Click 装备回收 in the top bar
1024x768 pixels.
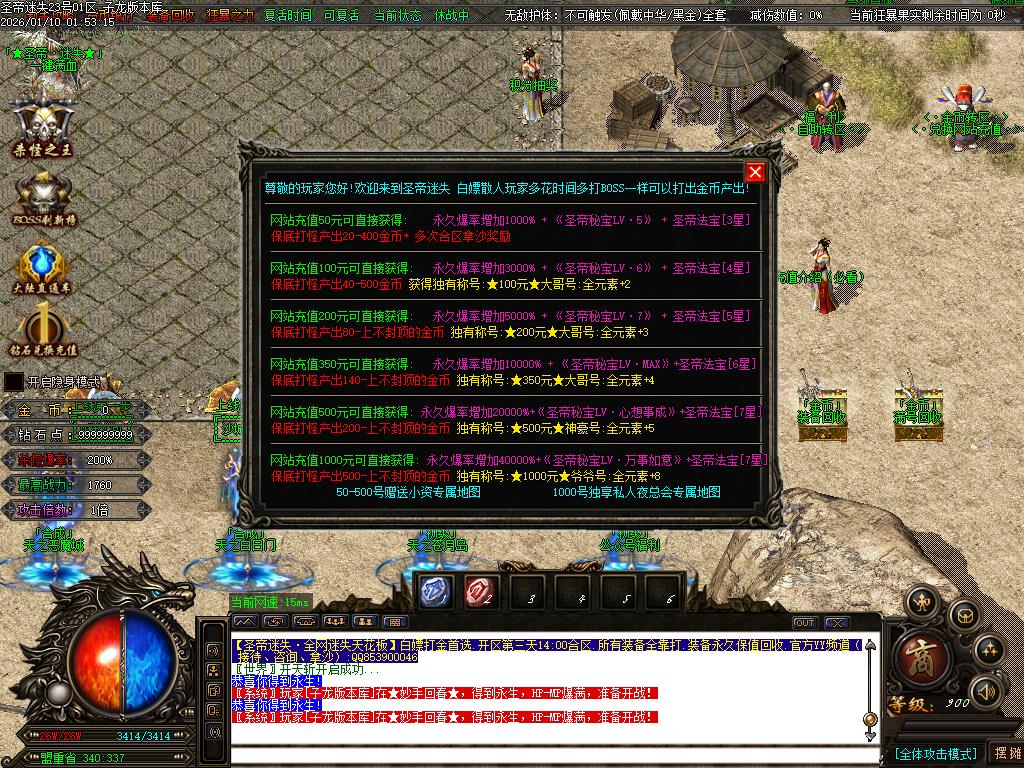click(x=170, y=16)
